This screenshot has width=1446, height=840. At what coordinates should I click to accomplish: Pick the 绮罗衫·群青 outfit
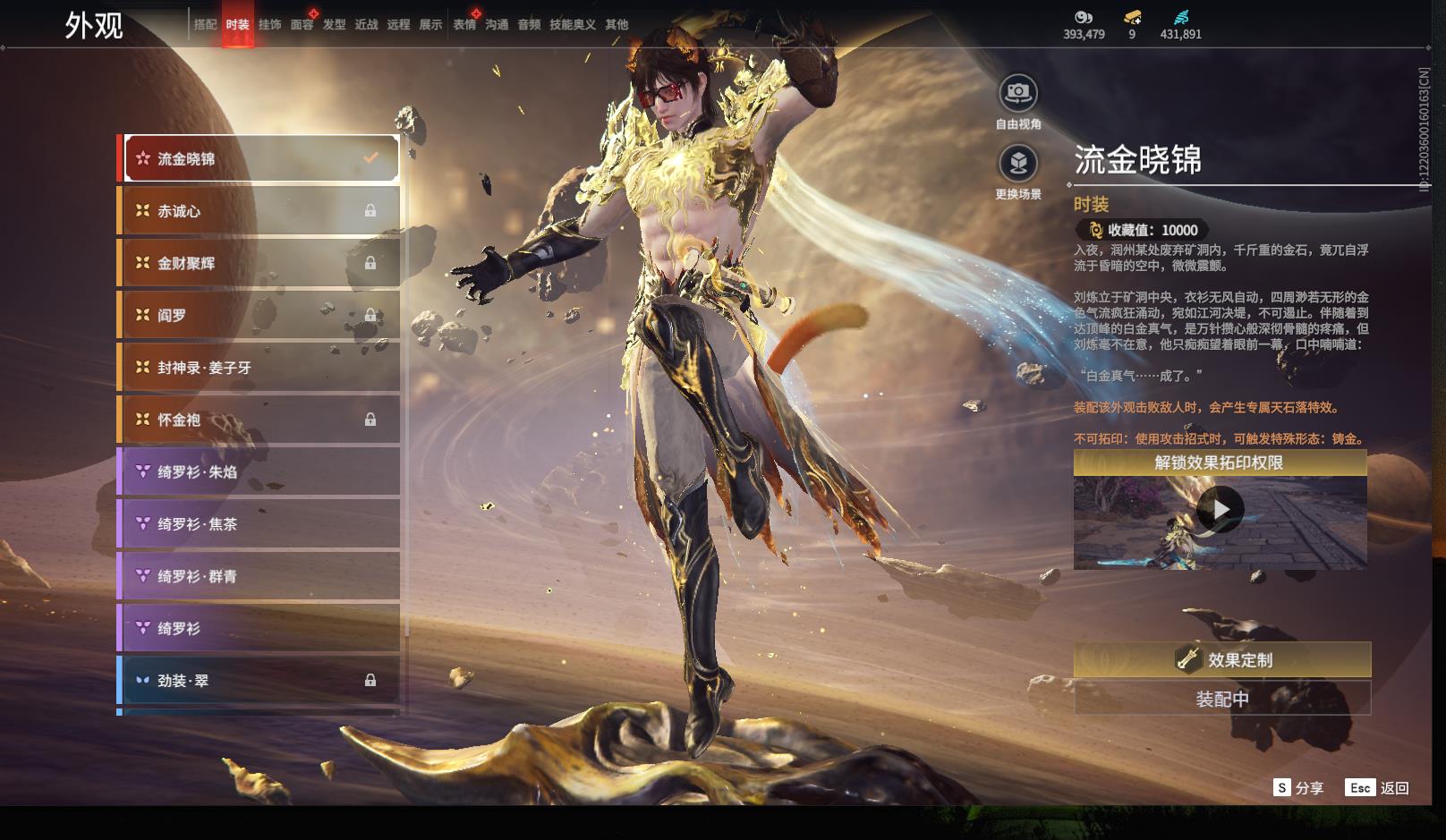259,576
